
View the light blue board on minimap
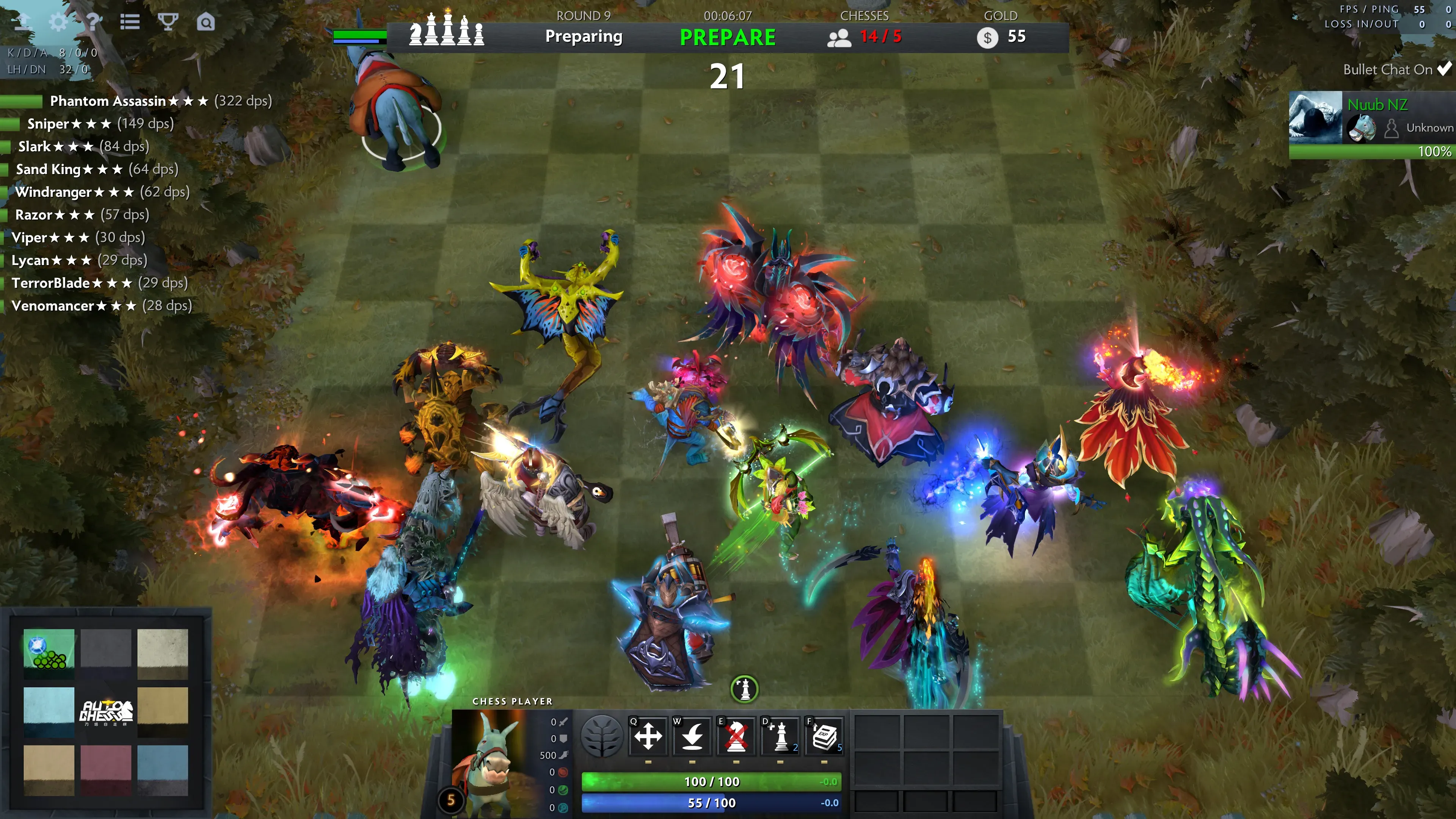click(49, 712)
